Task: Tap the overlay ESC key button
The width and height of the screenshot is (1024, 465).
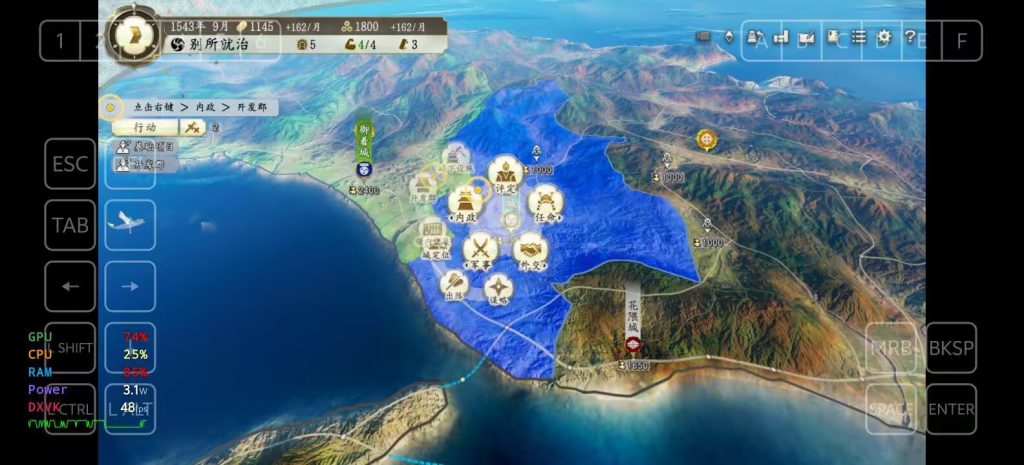Action: [x=70, y=164]
